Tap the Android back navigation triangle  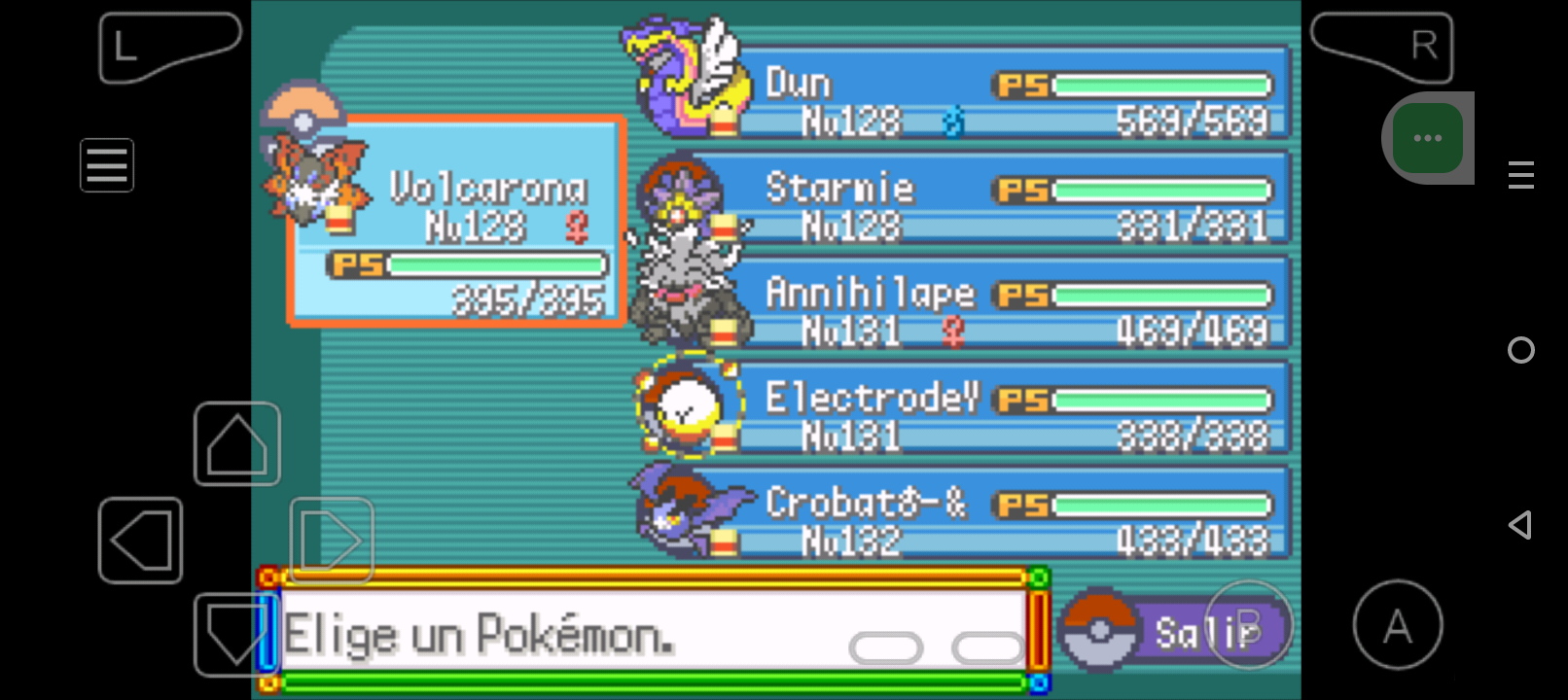click(1520, 525)
